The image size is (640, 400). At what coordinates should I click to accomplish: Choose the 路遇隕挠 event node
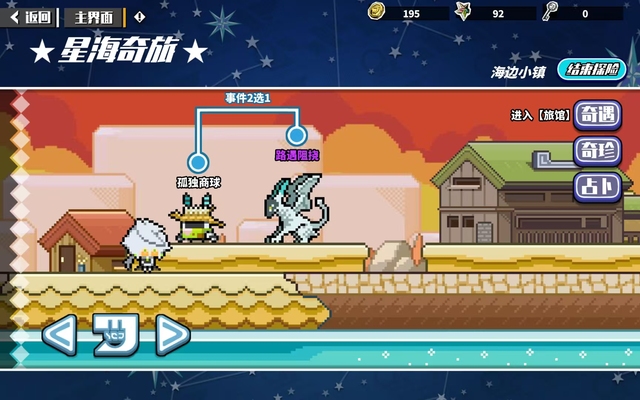295,135
